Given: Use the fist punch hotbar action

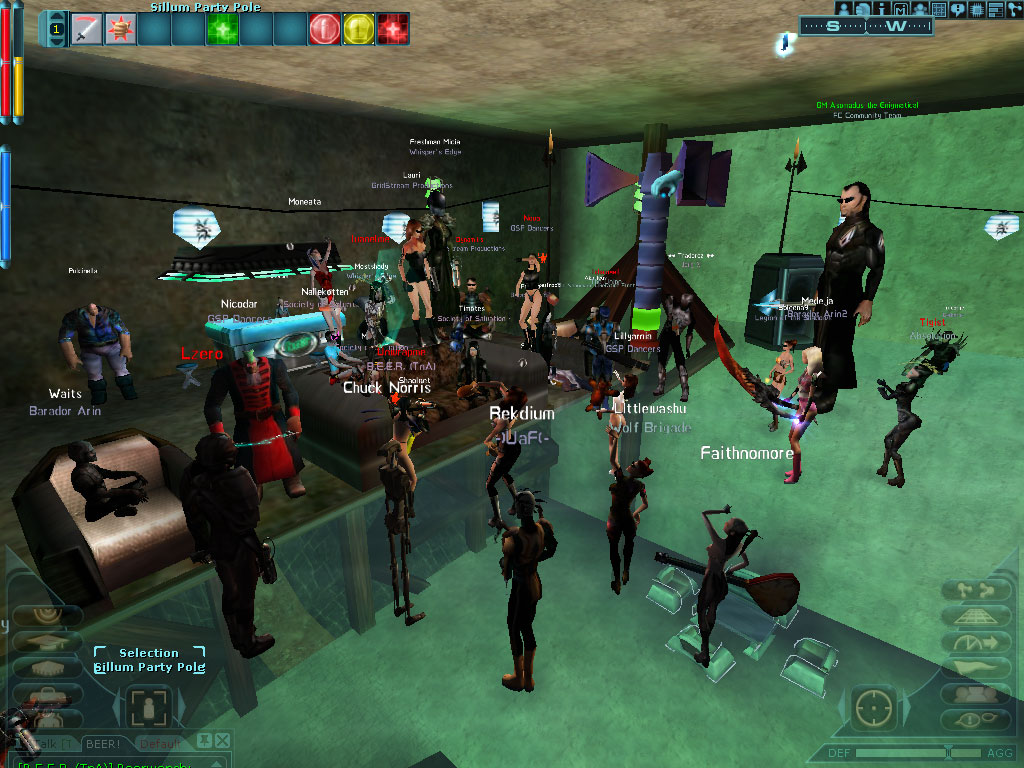Looking at the screenshot, I should pos(121,29).
